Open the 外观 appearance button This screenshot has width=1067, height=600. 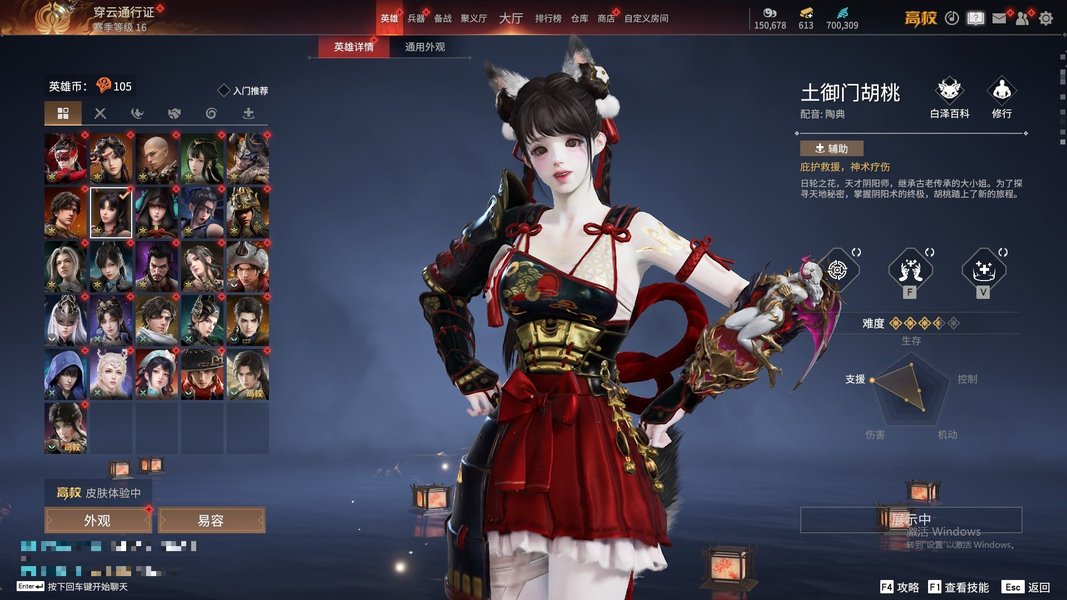coord(97,520)
